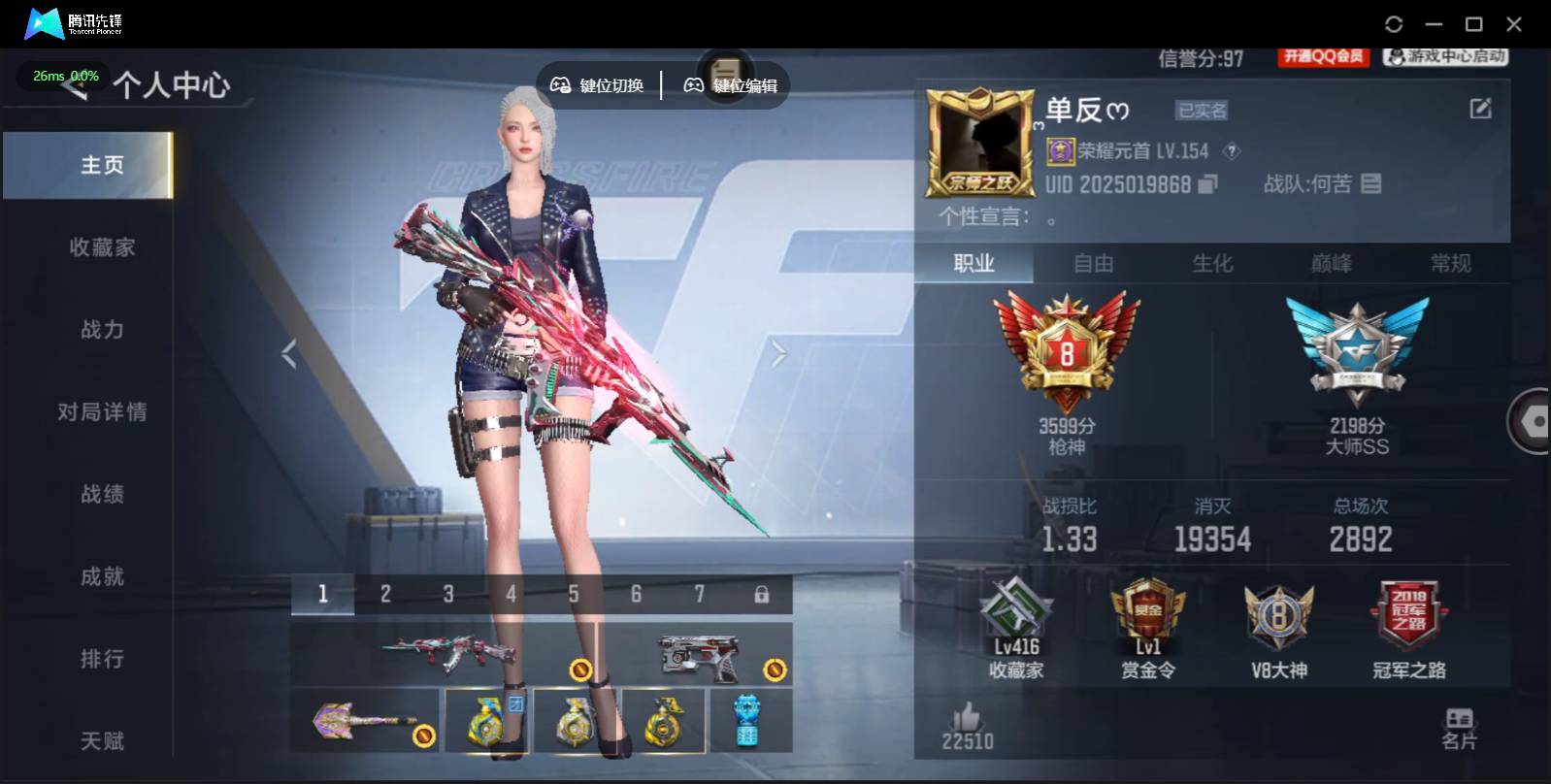Open profile editor via the pencil icon
Image resolution: width=1551 pixels, height=784 pixels.
coord(1479,106)
